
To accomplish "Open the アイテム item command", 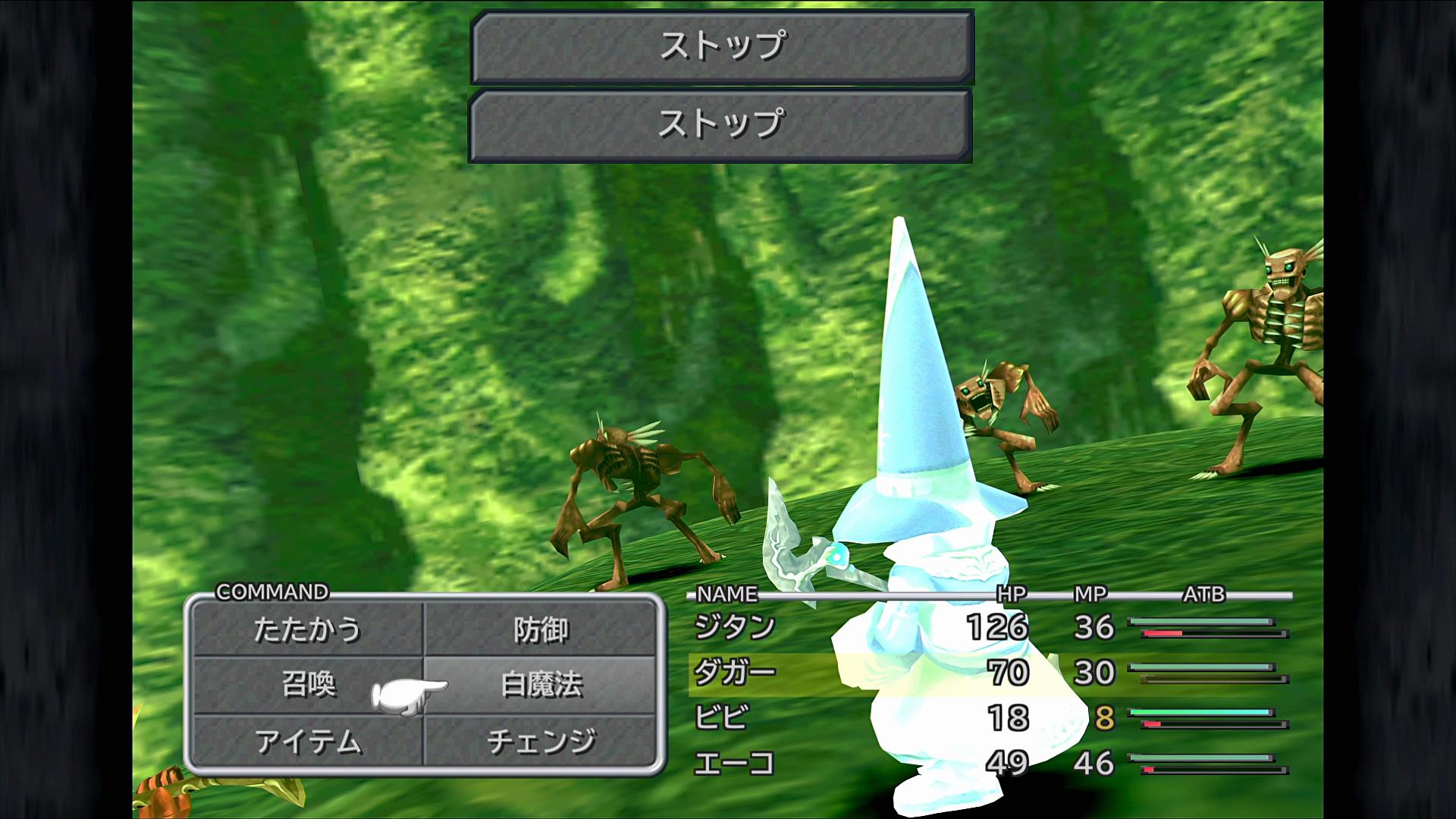I will click(x=307, y=741).
